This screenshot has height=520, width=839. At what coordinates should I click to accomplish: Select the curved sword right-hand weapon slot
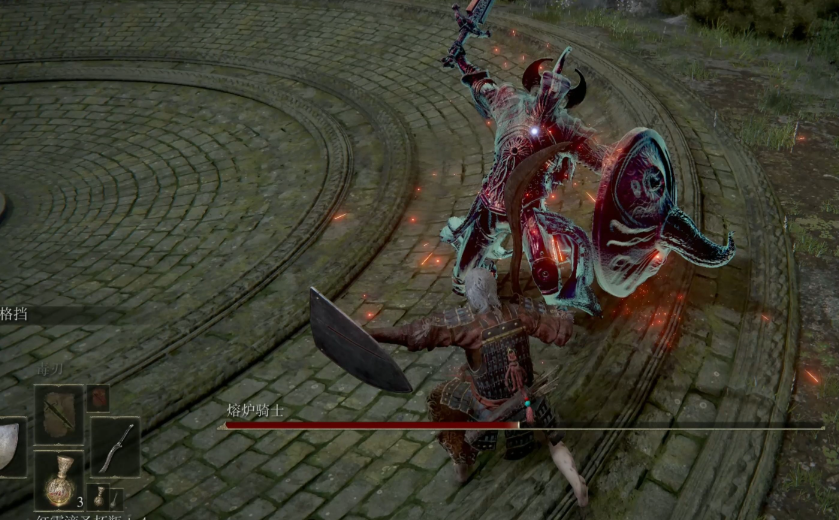click(115, 446)
